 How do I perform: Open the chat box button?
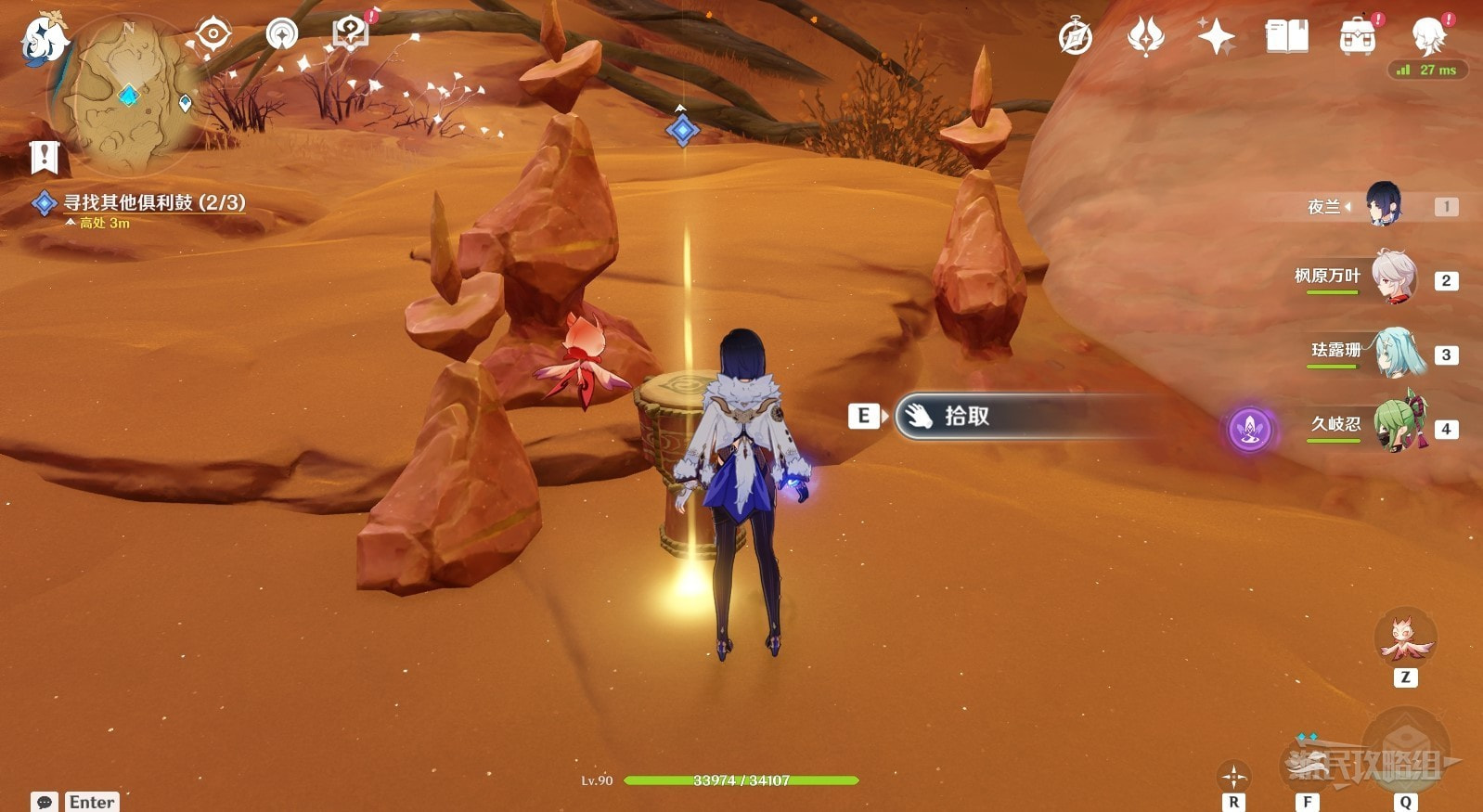pyautogui.click(x=44, y=802)
